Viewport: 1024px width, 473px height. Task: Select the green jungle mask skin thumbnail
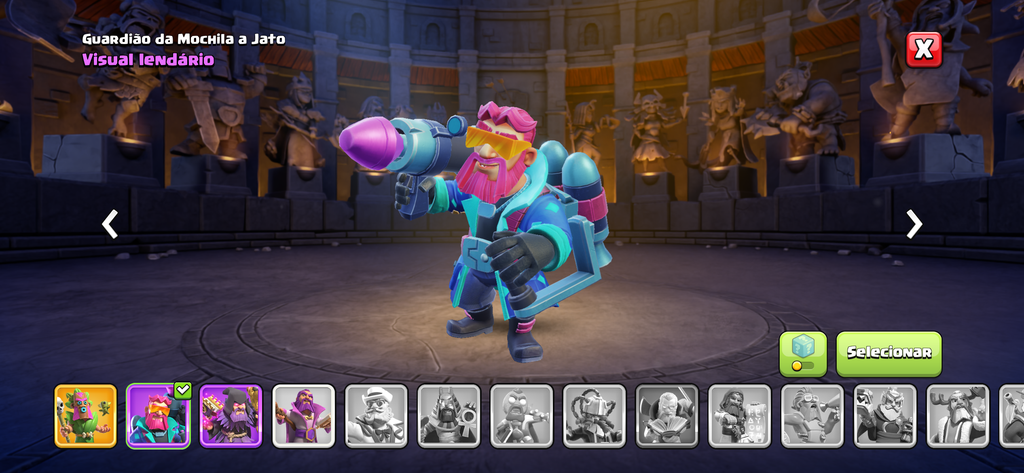[86, 415]
